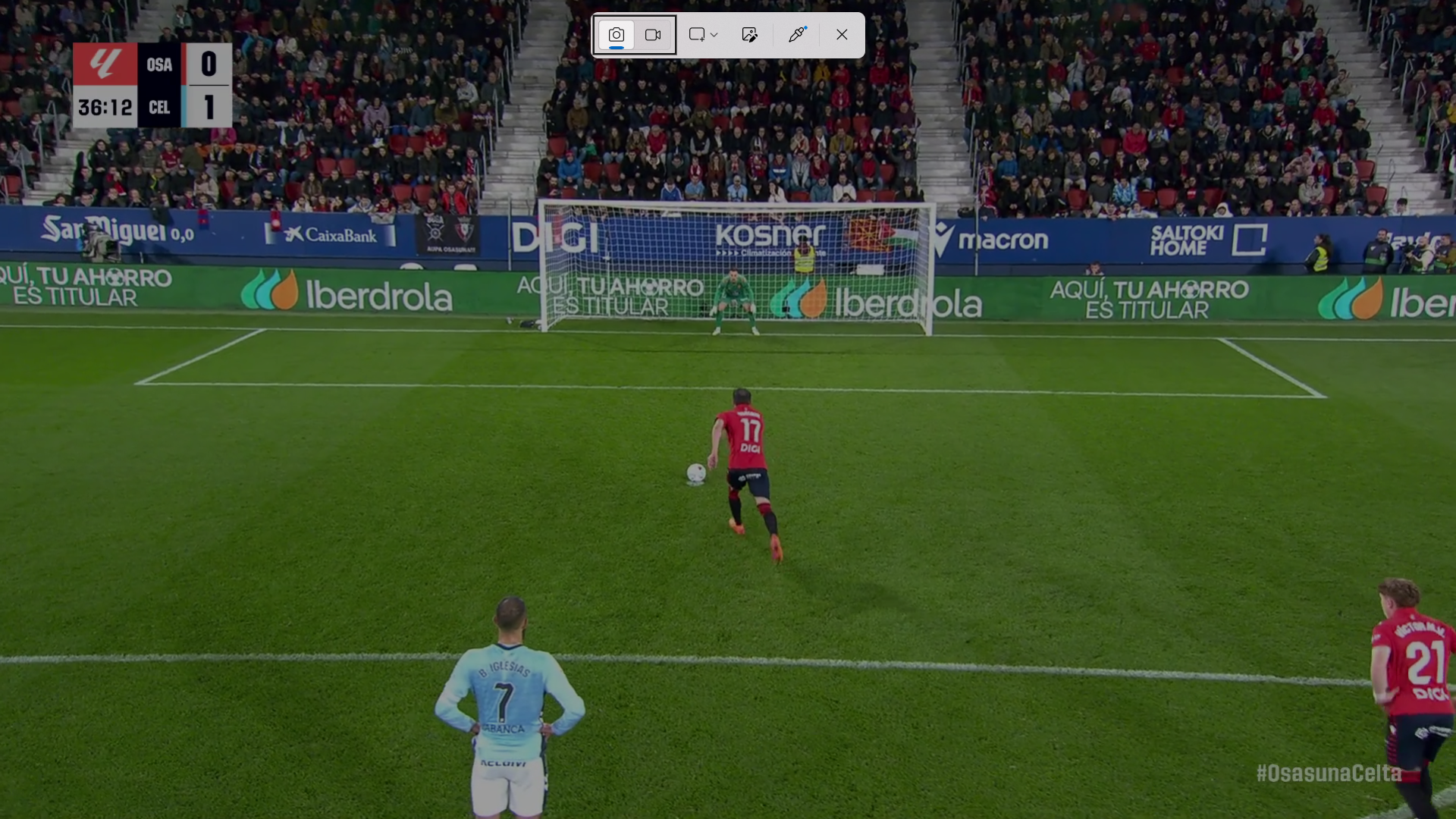Close the snipping toolbar
Image resolution: width=1456 pixels, height=819 pixels.
coord(842,35)
